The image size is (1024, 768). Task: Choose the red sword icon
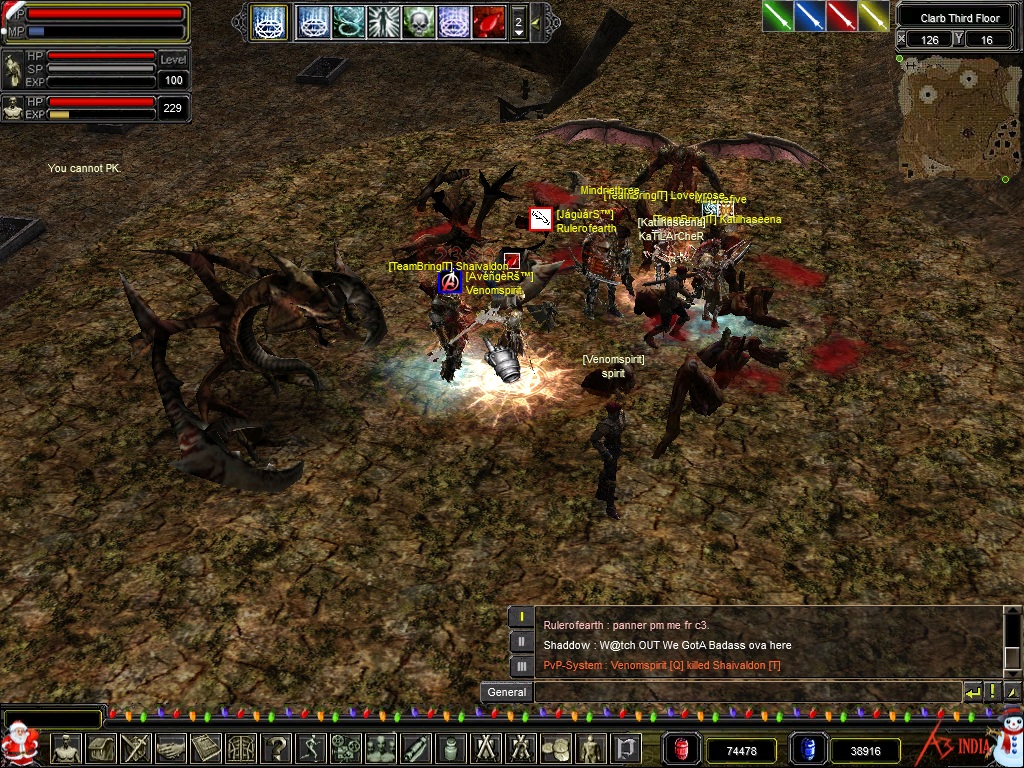(841, 16)
